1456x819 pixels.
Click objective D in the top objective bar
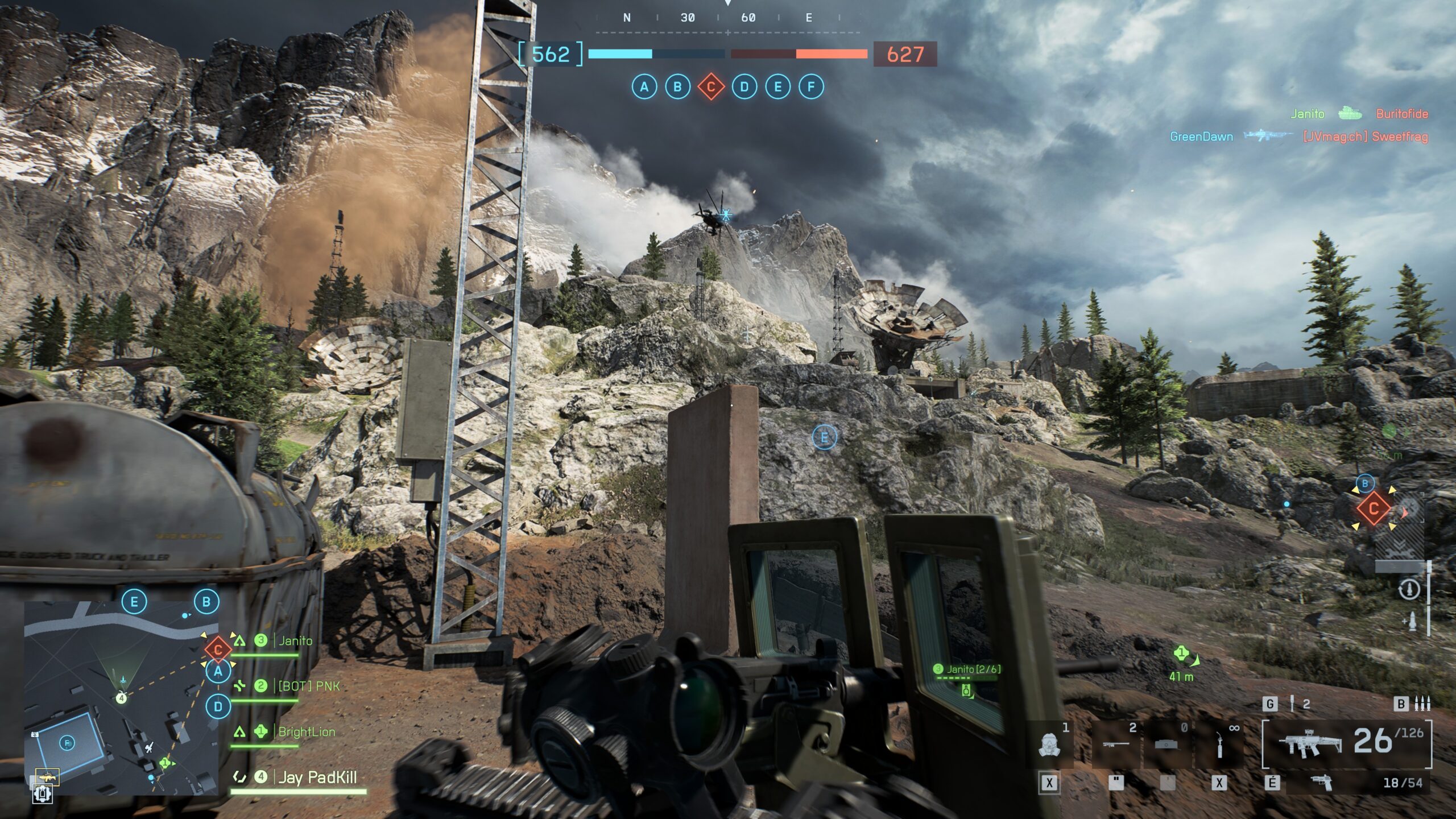[x=744, y=87]
